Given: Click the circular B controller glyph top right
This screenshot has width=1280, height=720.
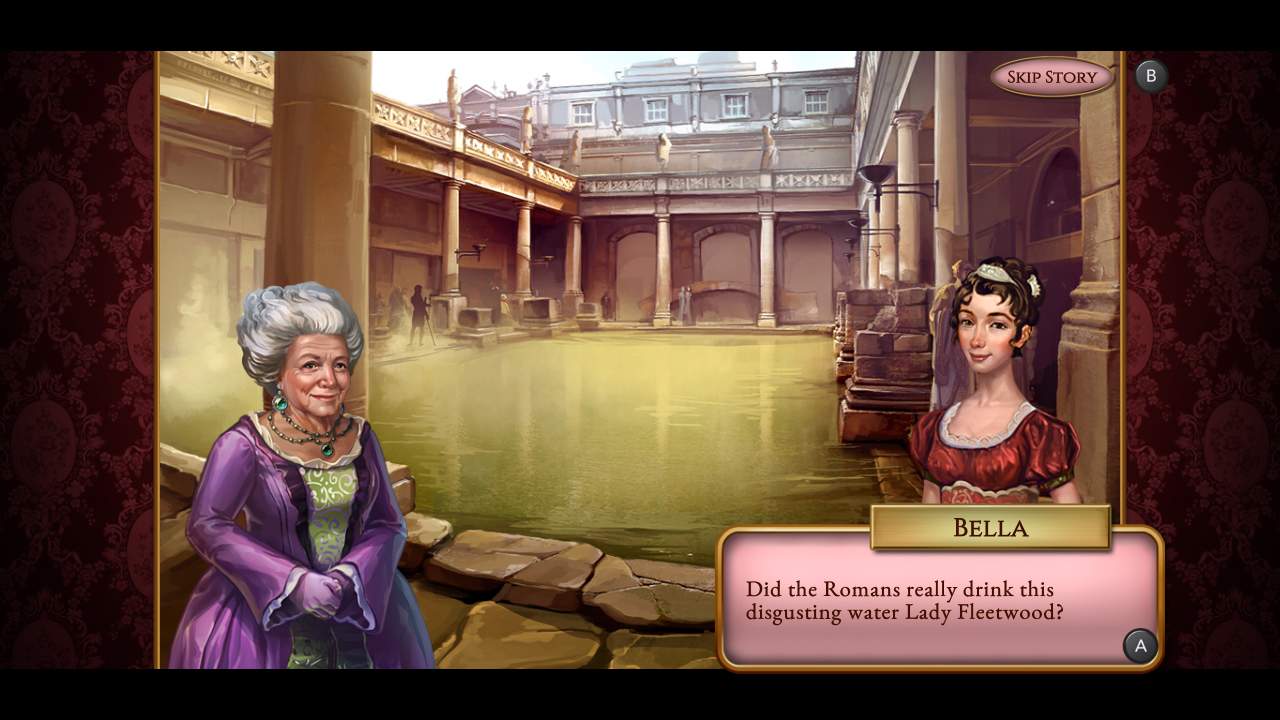Looking at the screenshot, I should [x=1151, y=74].
